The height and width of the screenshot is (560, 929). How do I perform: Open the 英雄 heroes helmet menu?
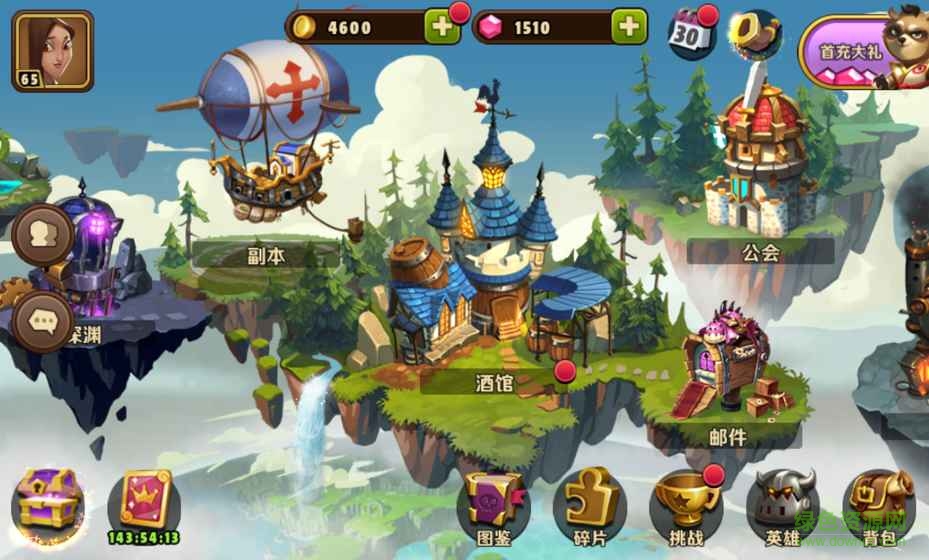click(783, 505)
